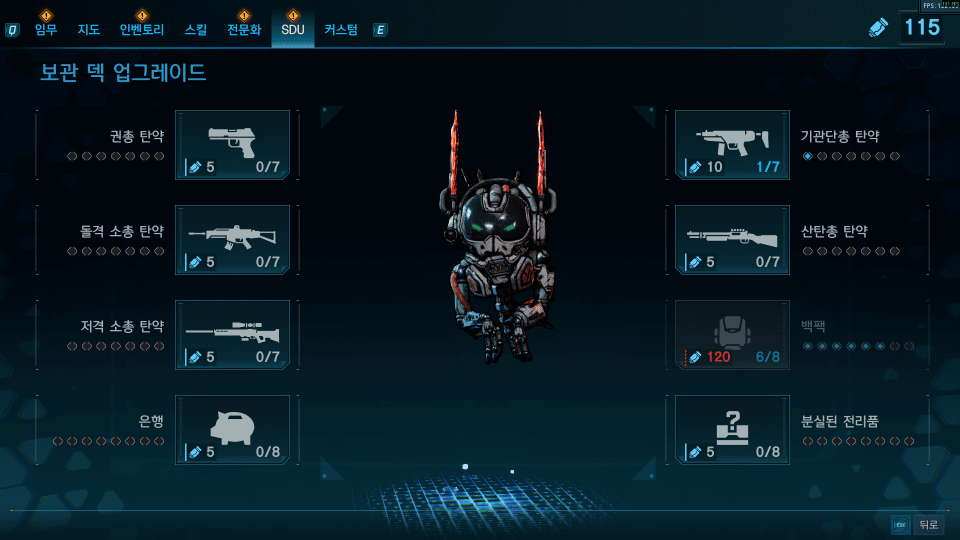
Task: Go to the 전문화 tab
Action: (x=244, y=30)
